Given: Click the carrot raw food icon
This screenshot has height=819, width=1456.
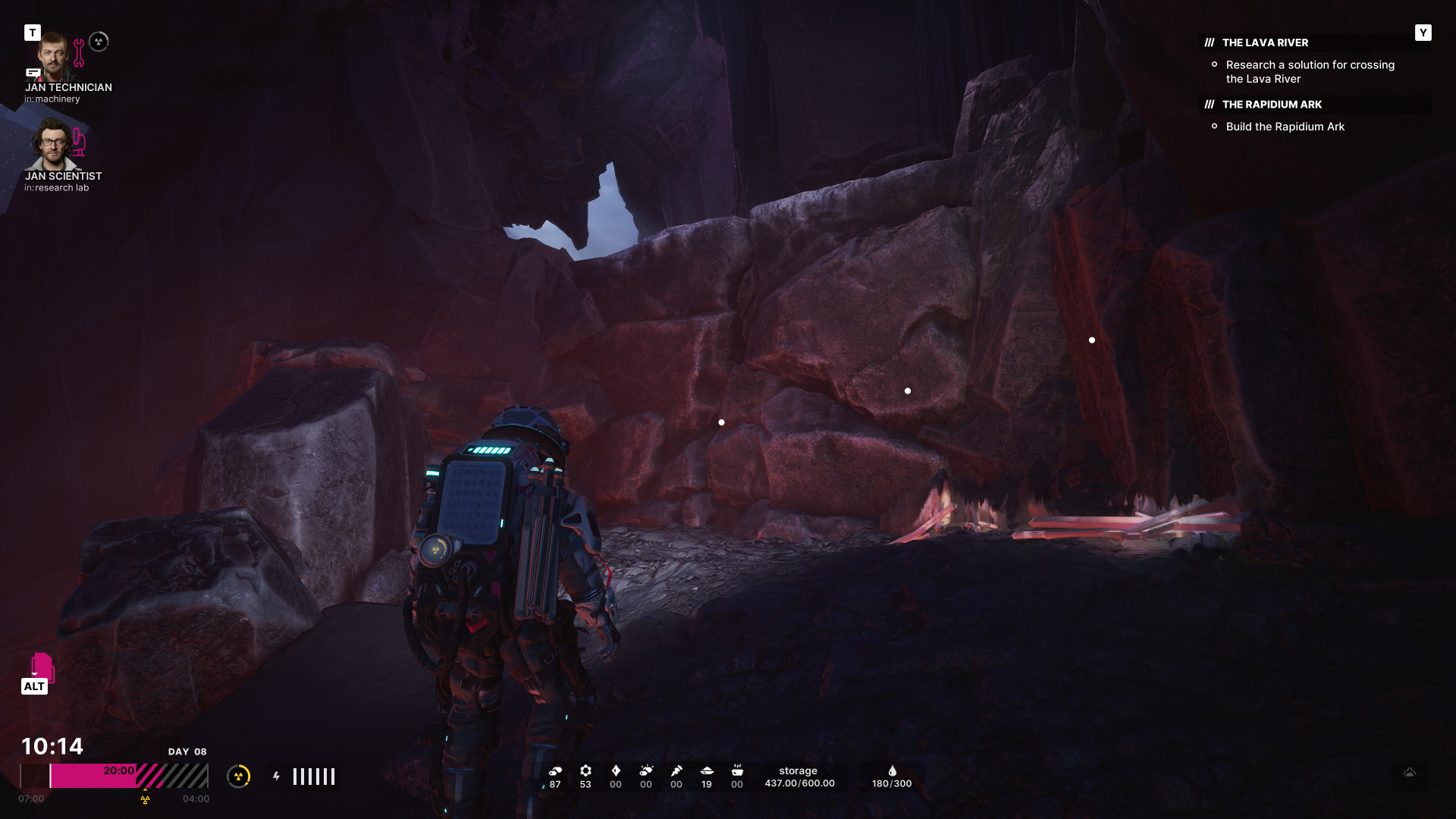Looking at the screenshot, I should tap(676, 770).
